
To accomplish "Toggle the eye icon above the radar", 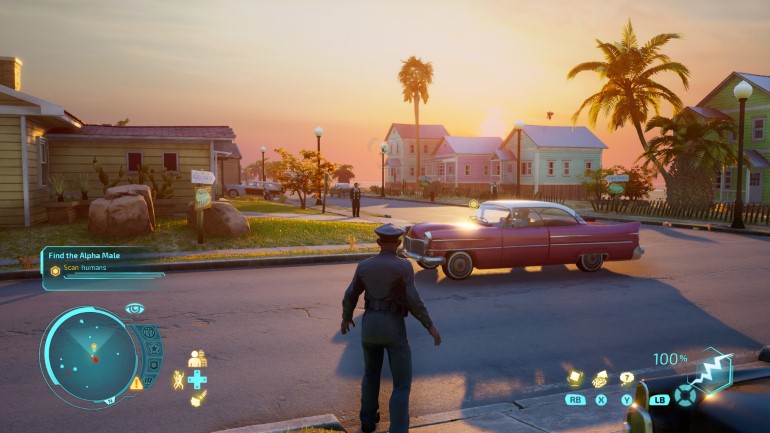I will click(134, 308).
